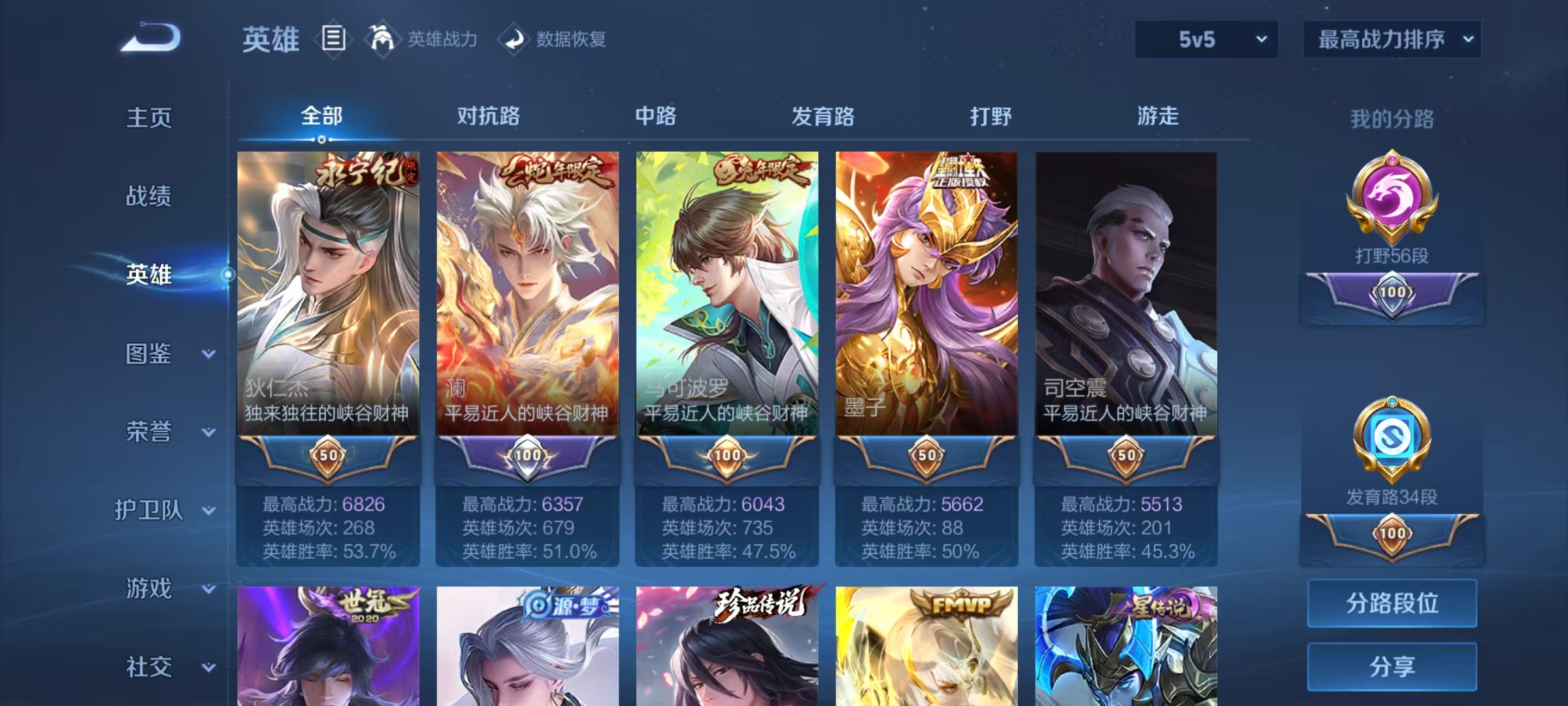This screenshot has width=1568, height=706.
Task: Click the 全部 tab underline indicator
Action: tap(320, 139)
